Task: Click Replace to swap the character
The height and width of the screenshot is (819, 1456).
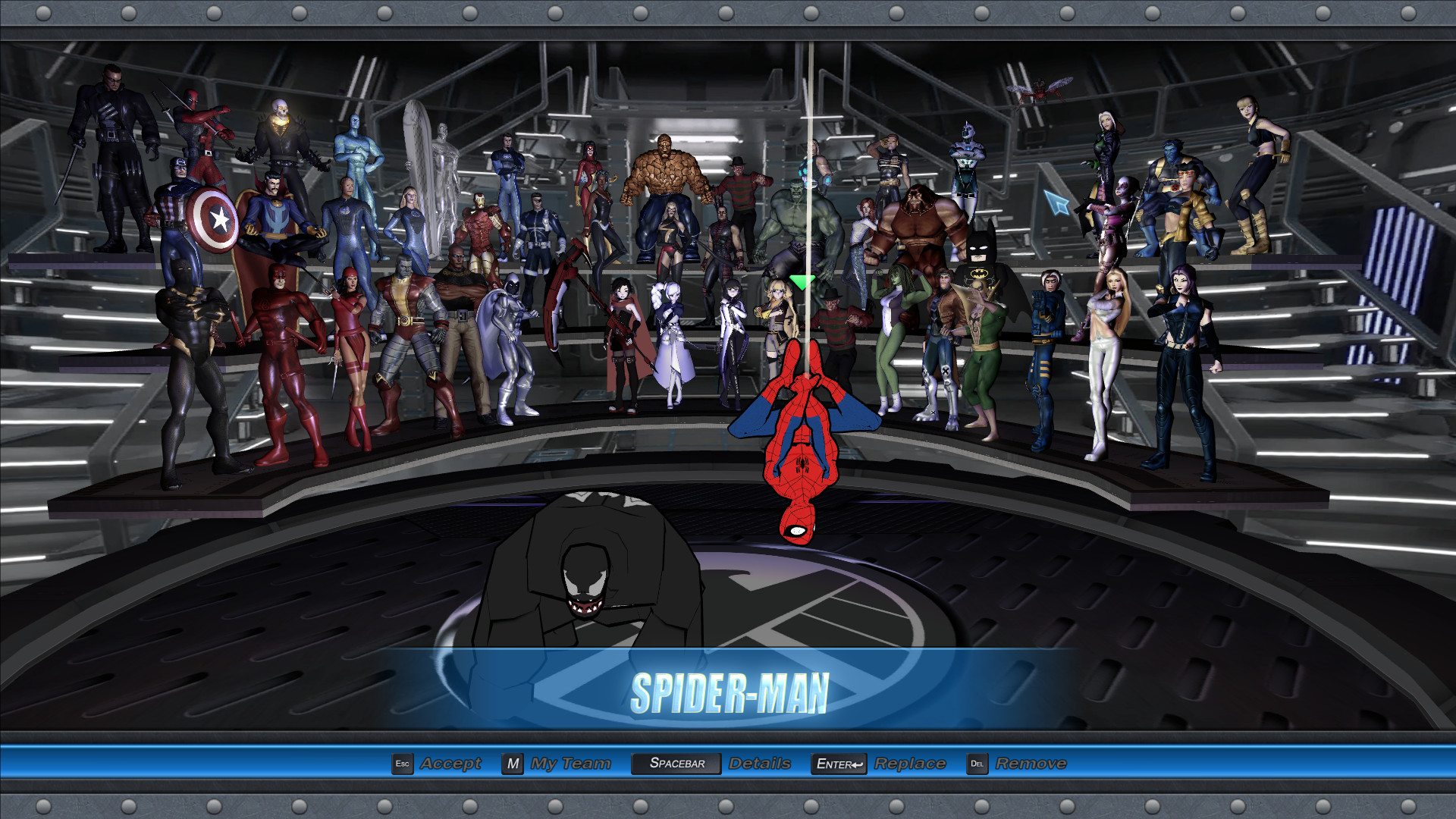Action: tap(908, 764)
